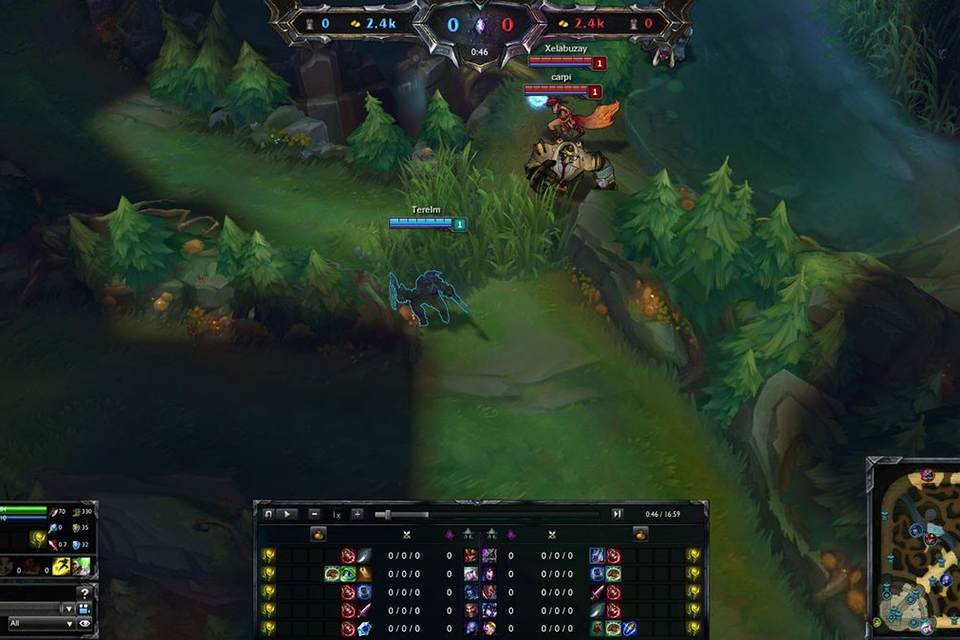Toggle the eye fog-of-war button
The height and width of the screenshot is (640, 960).
(x=84, y=623)
